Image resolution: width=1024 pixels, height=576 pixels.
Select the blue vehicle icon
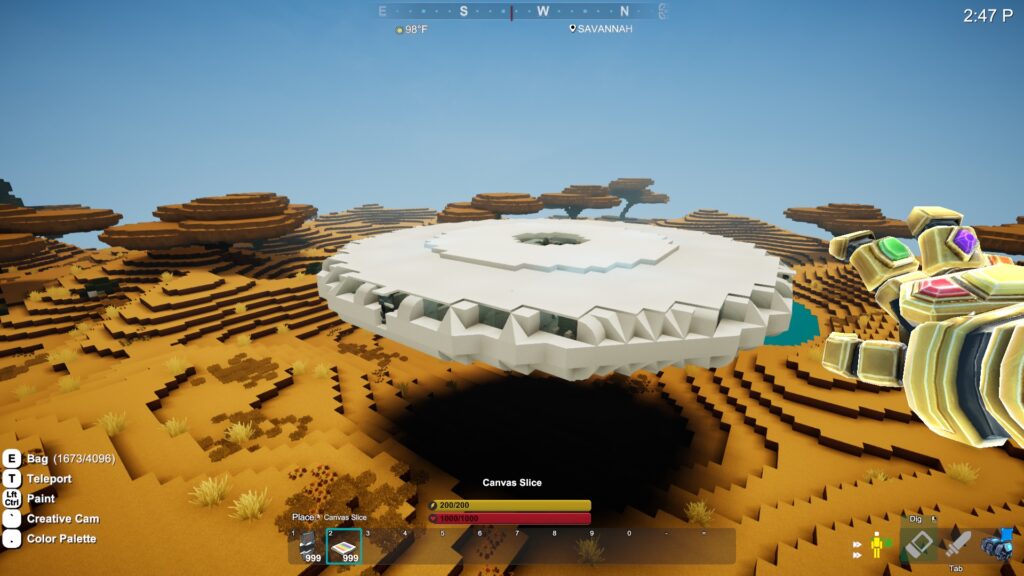pos(997,544)
